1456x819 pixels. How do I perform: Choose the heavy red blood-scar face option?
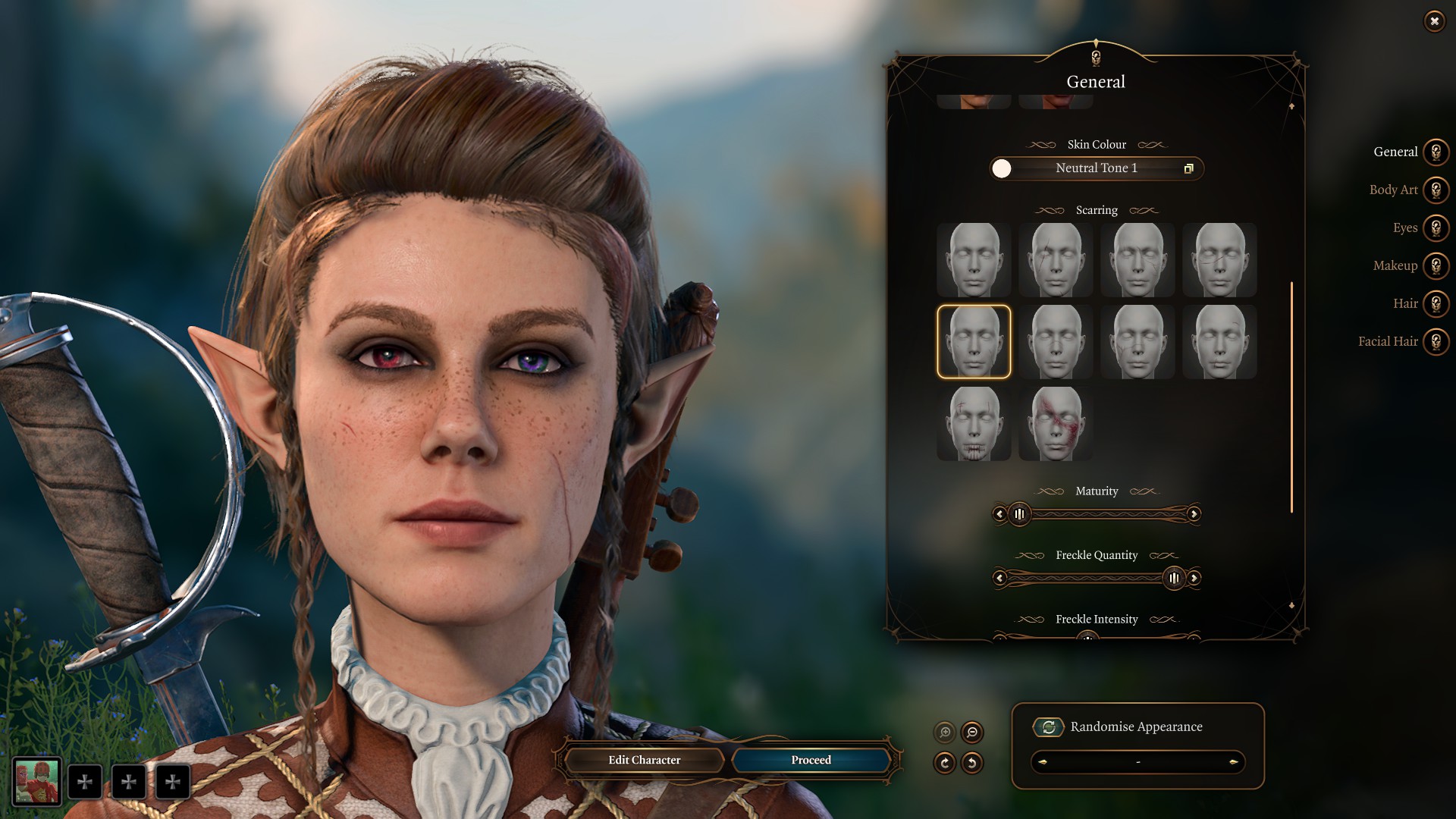click(x=1056, y=424)
